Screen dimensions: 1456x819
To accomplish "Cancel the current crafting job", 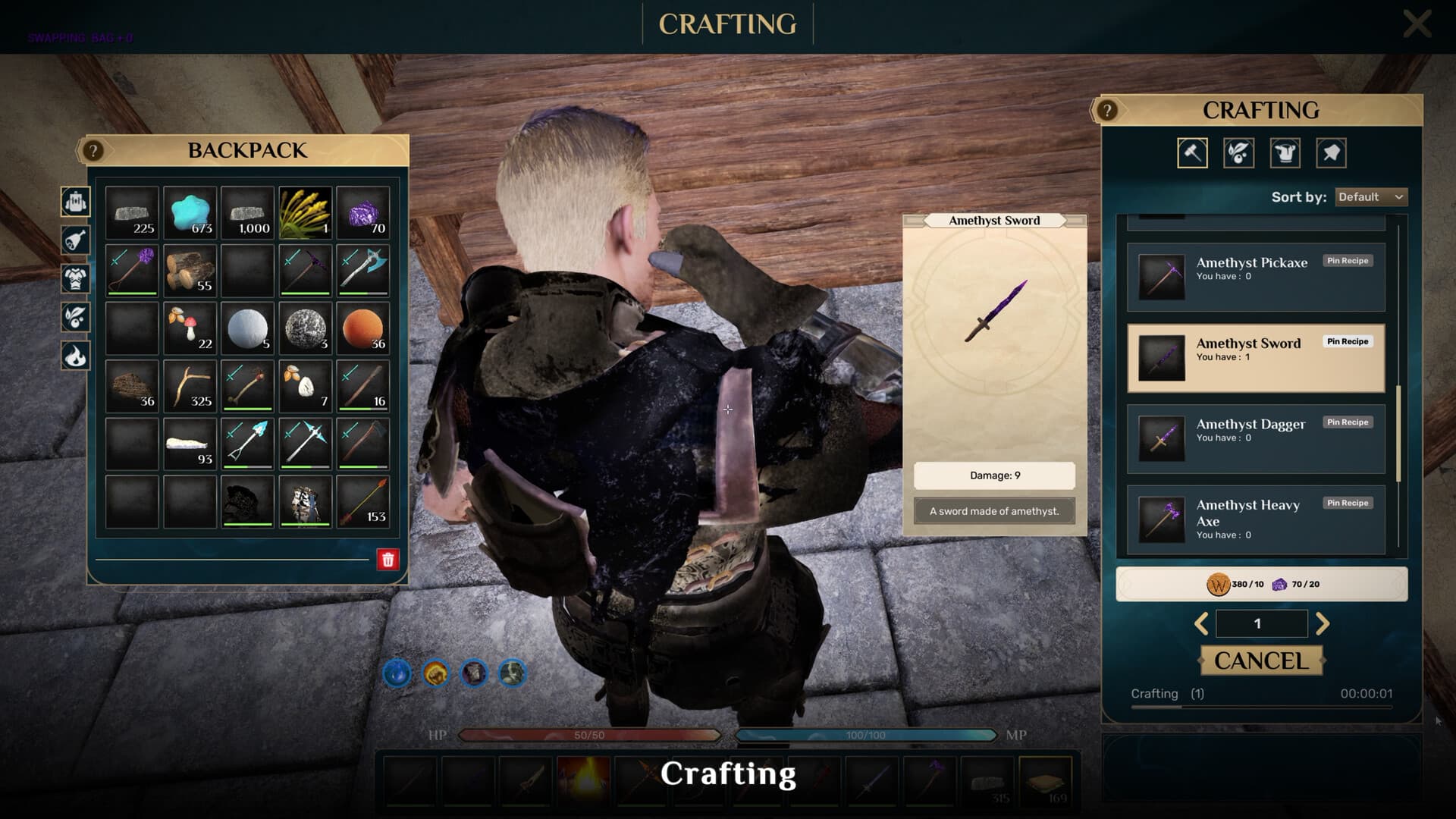I will pos(1261,661).
